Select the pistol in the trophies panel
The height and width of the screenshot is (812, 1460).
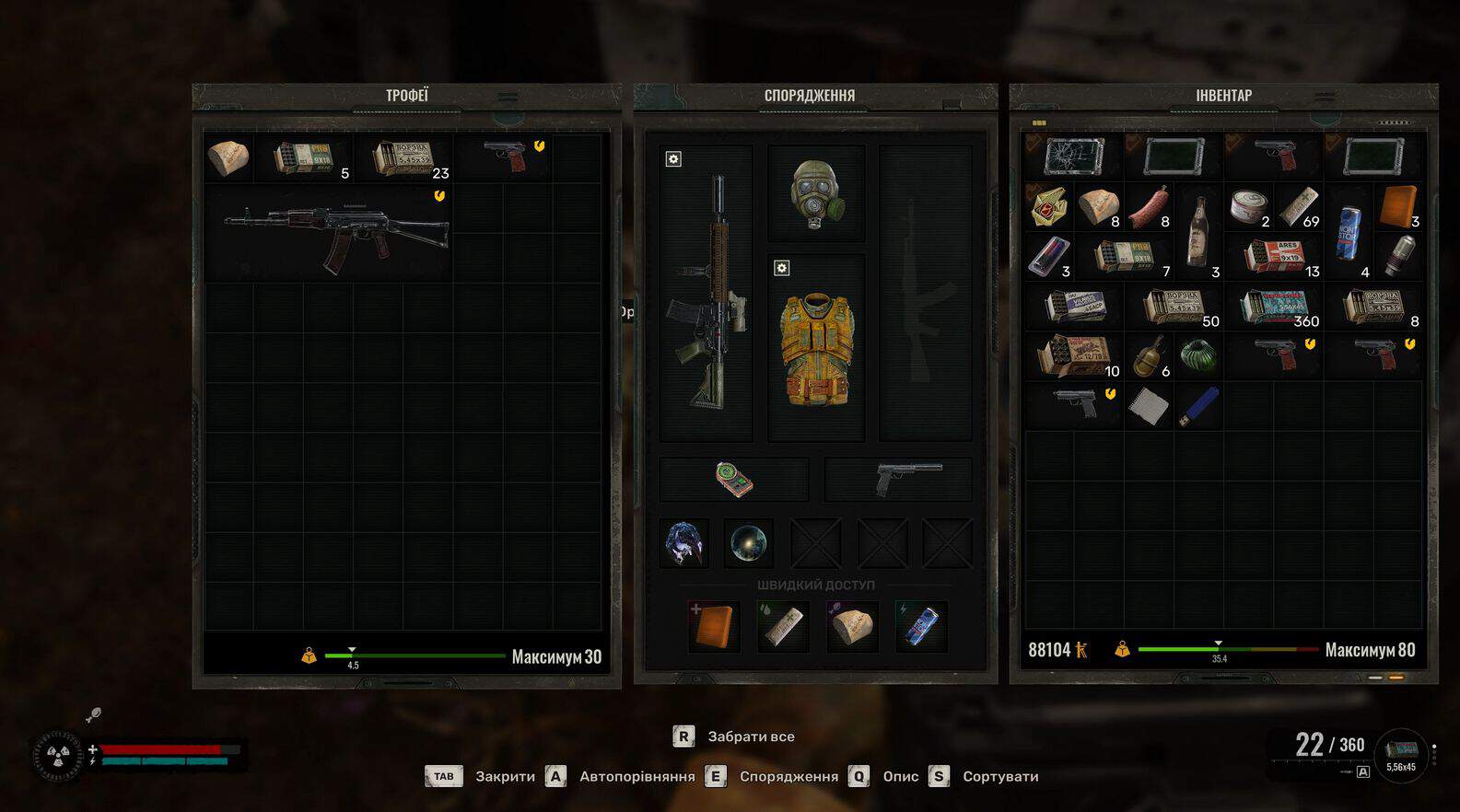pyautogui.click(x=506, y=156)
